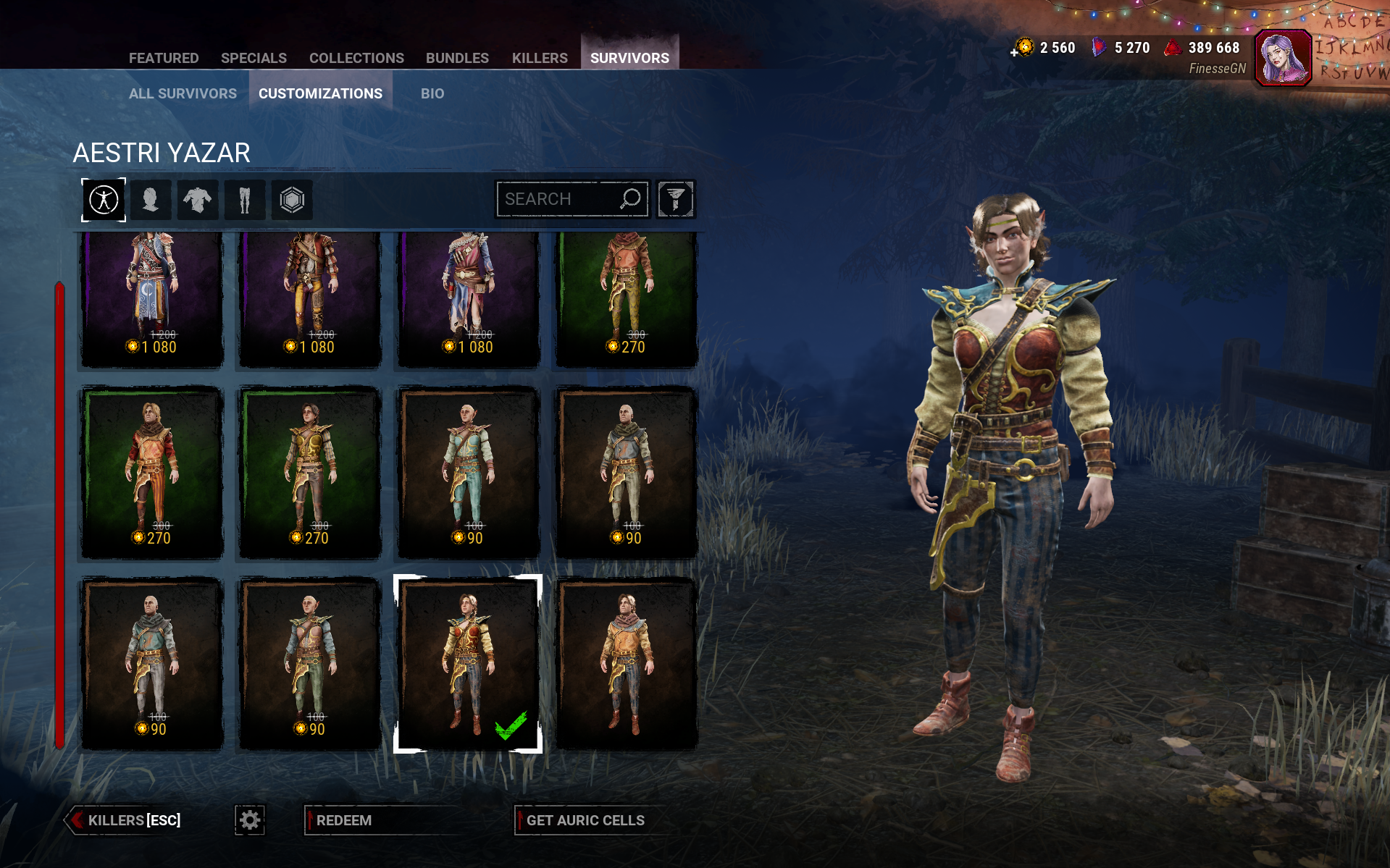Open the Collections tab
Image resolution: width=1390 pixels, height=868 pixels.
click(x=356, y=58)
